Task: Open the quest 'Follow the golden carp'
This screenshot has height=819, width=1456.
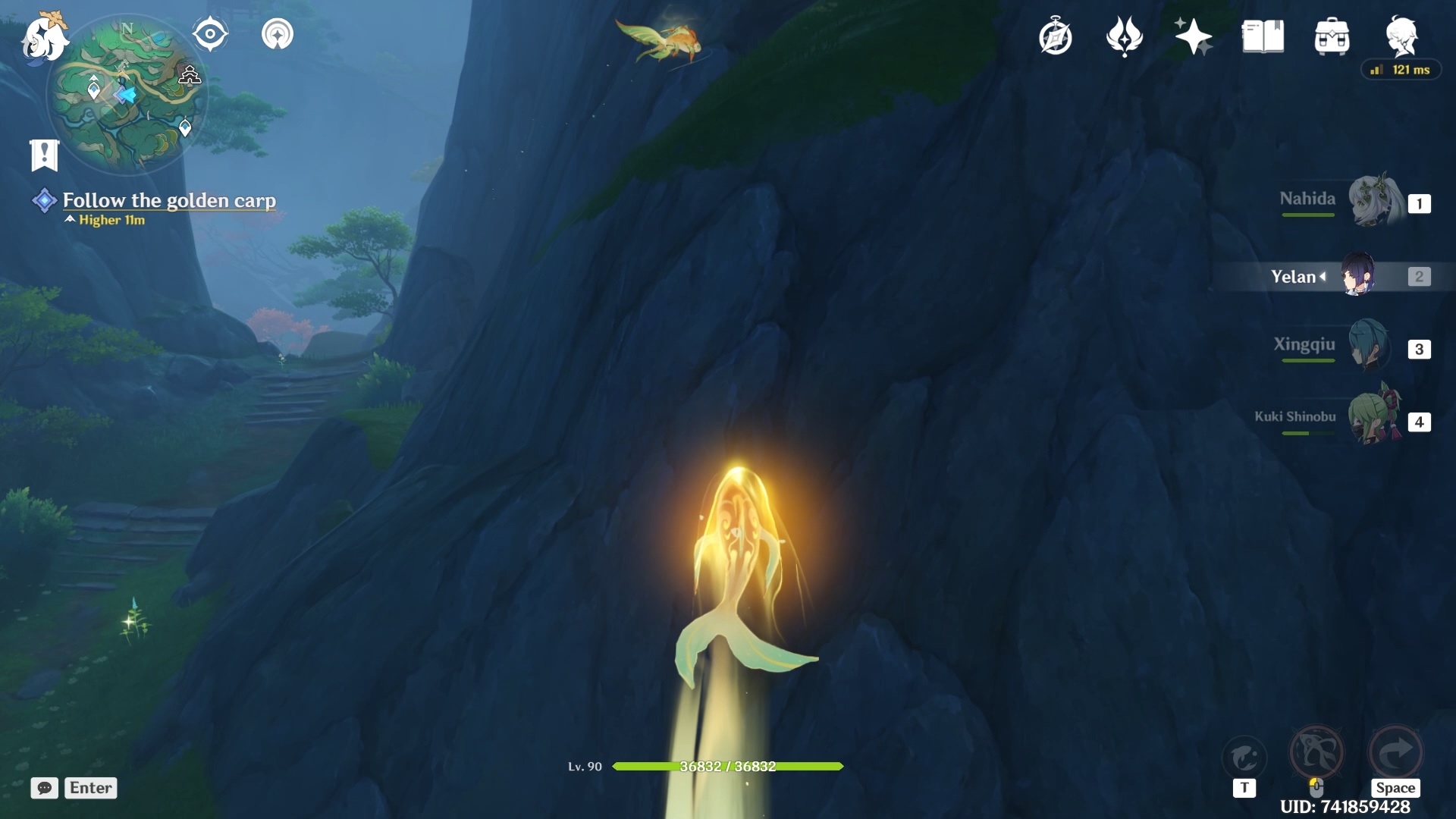Action: tap(168, 201)
